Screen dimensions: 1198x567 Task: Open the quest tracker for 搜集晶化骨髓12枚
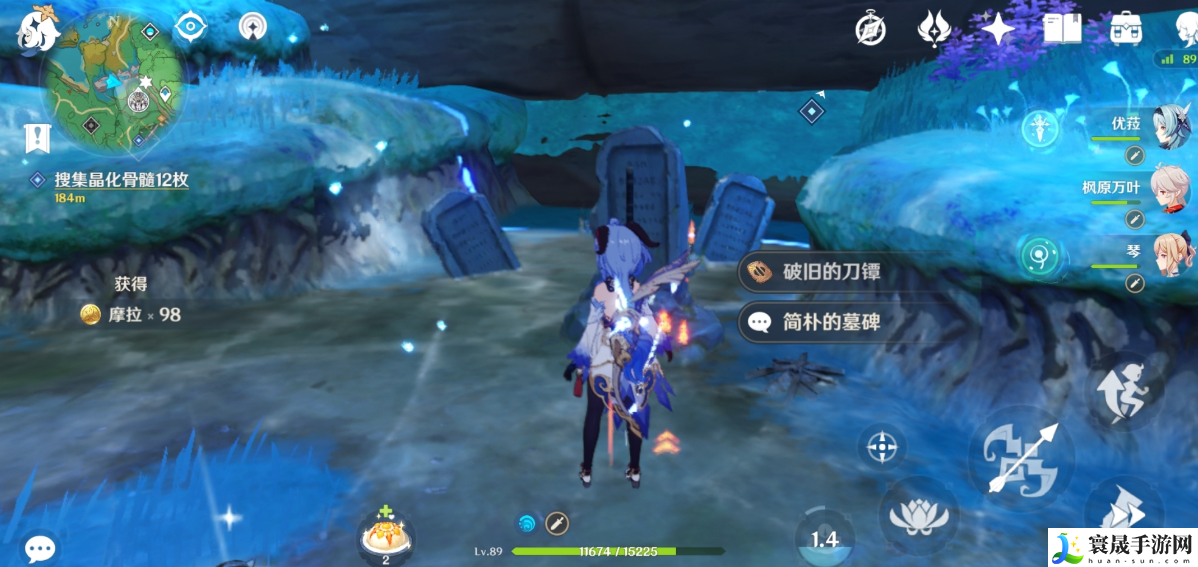pyautogui.click(x=121, y=180)
